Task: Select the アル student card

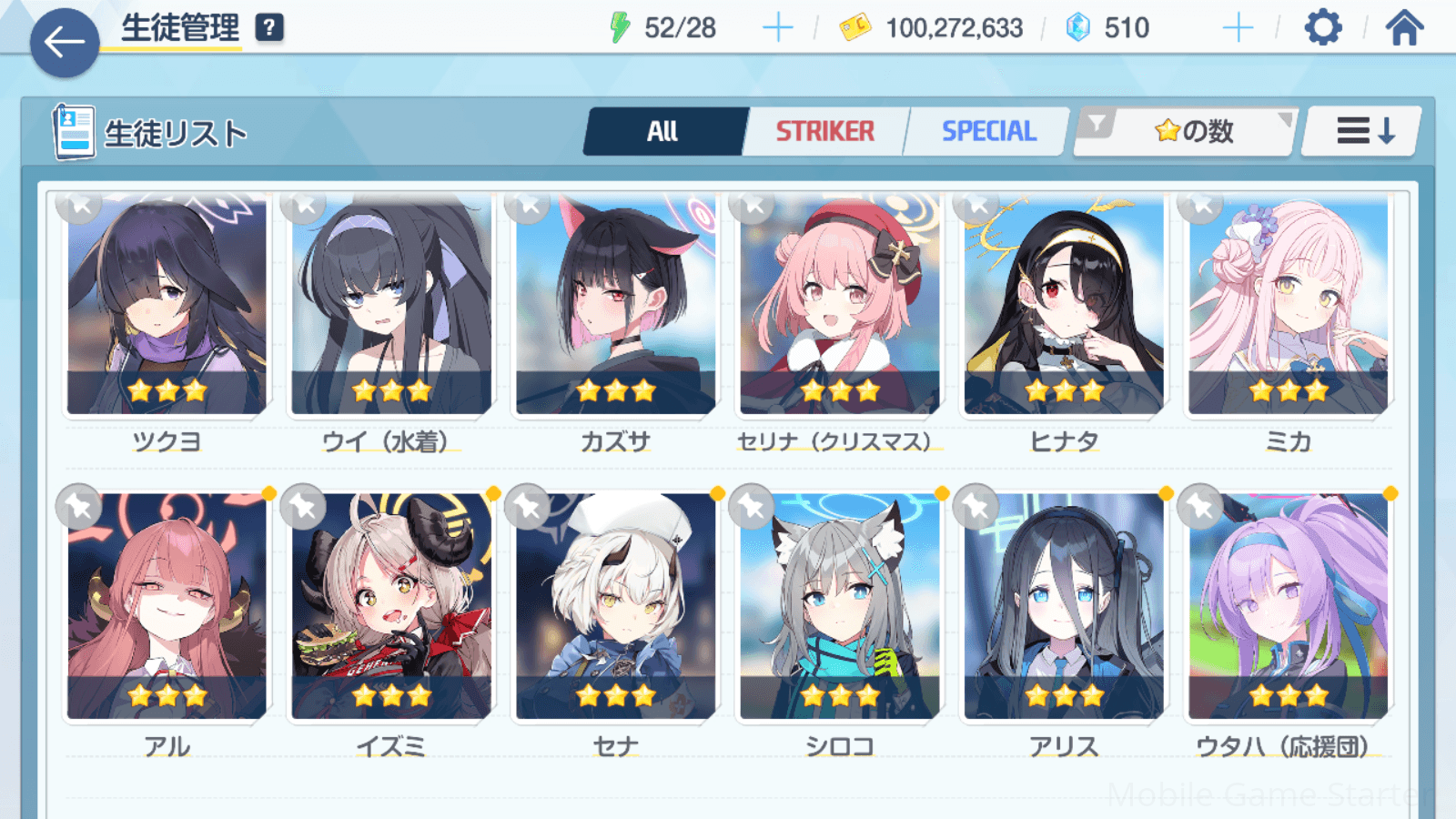Action: [x=167, y=607]
